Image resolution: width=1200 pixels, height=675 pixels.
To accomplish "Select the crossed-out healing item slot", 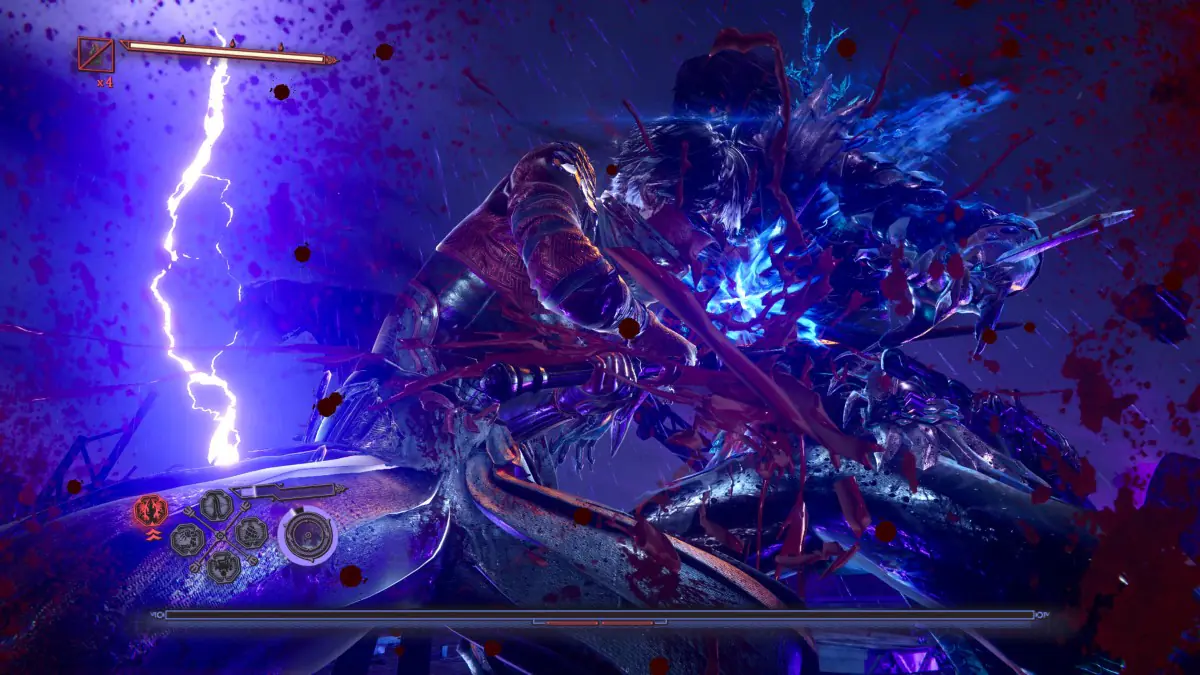I will click(96, 54).
